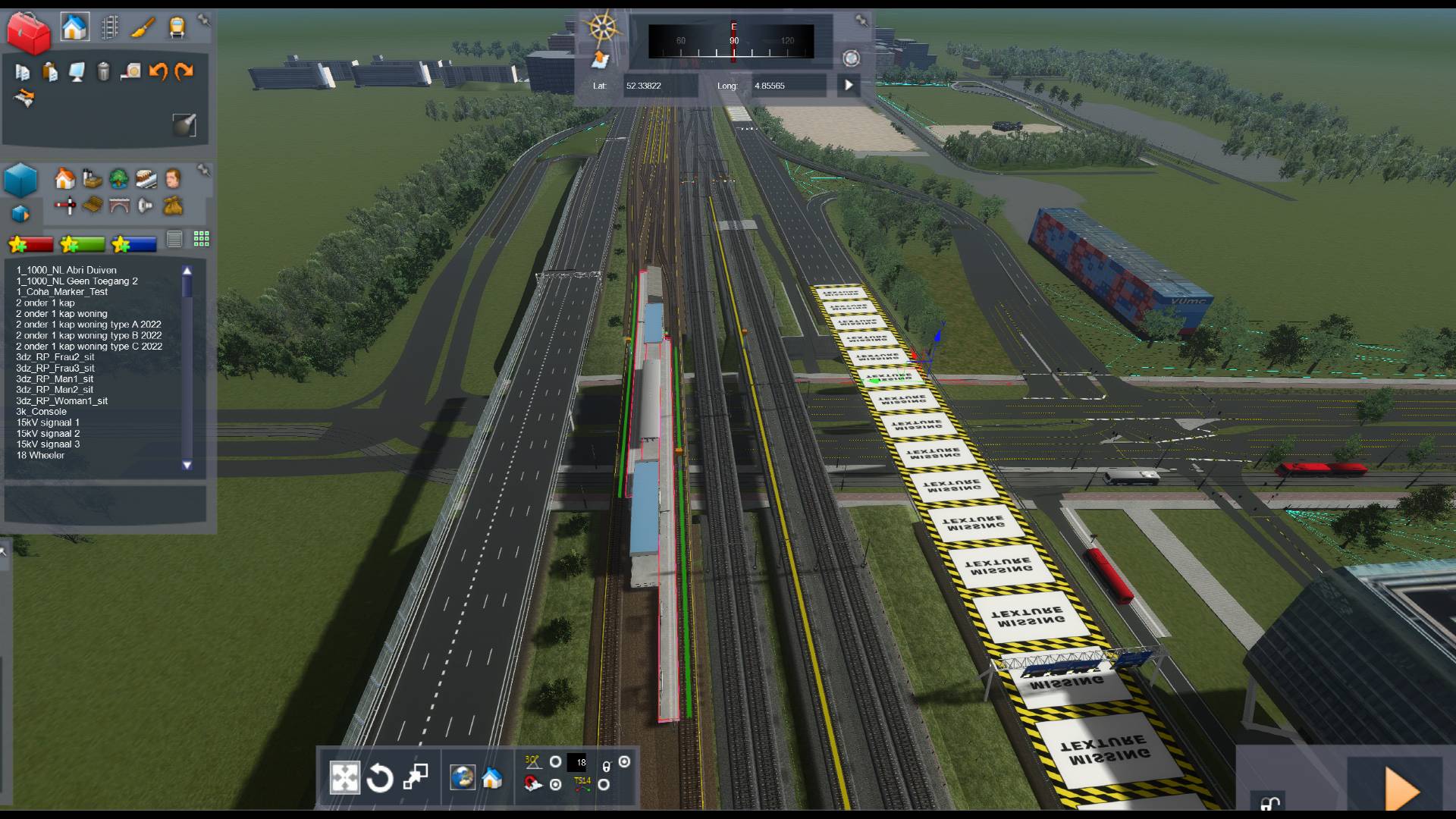Pick the arch bridge object category
1456x819 pixels.
[x=119, y=206]
